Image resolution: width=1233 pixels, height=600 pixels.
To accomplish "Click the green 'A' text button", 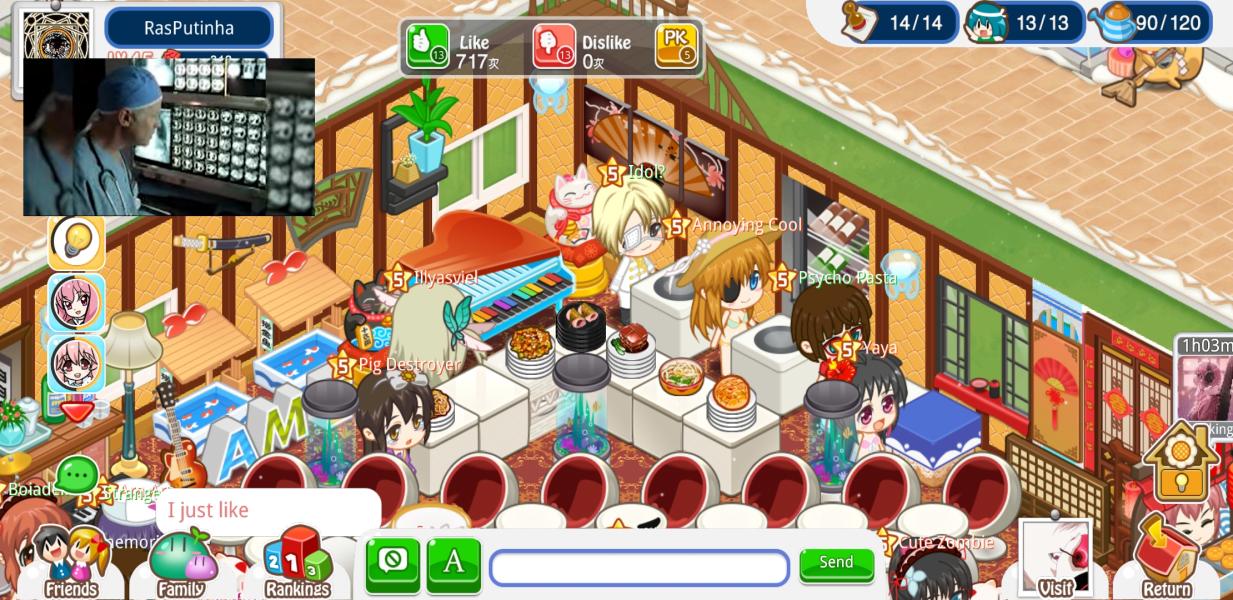I will (454, 564).
